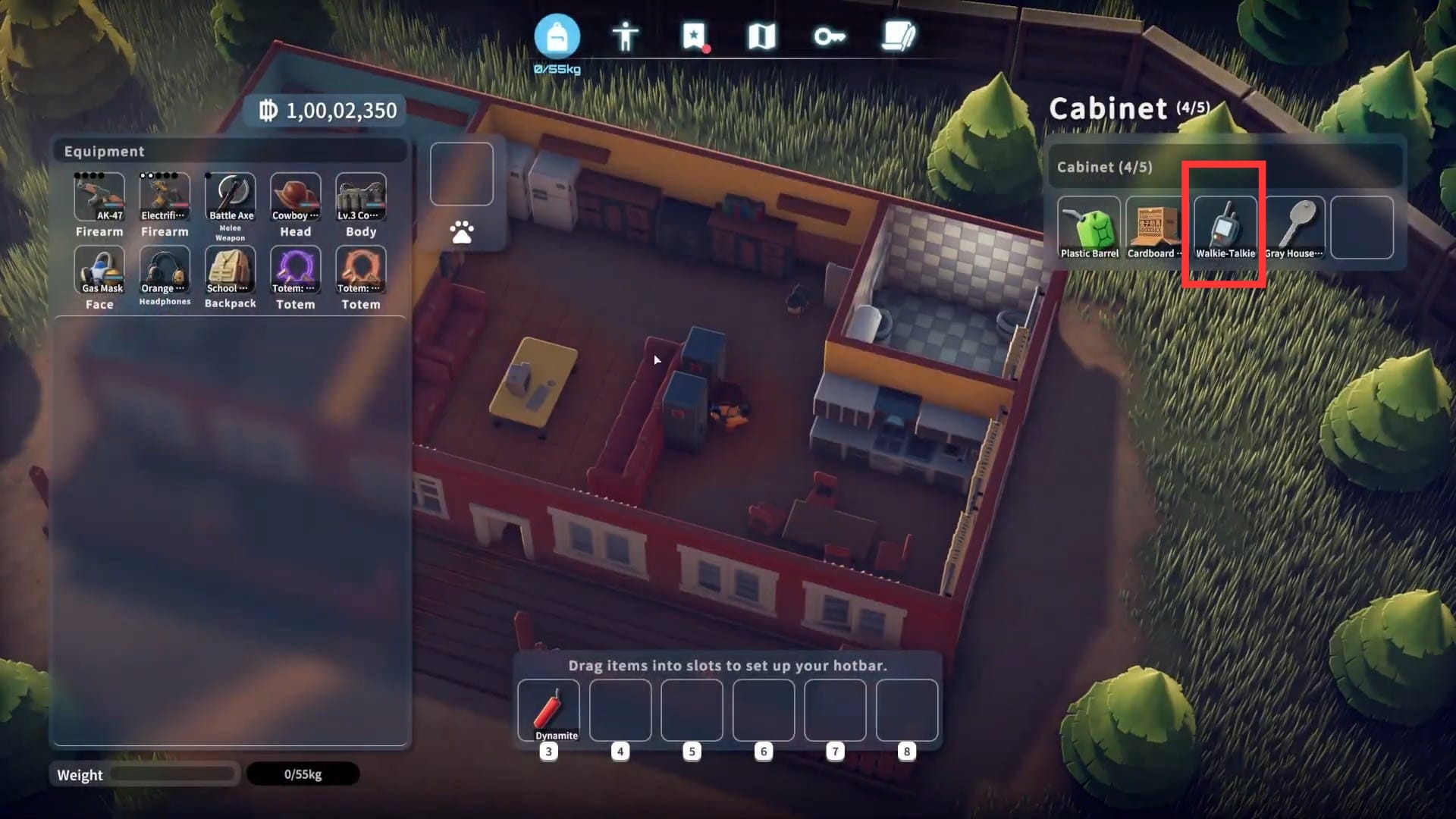Select the School Backpack slot
This screenshot has width=1456, height=819.
coord(231,271)
